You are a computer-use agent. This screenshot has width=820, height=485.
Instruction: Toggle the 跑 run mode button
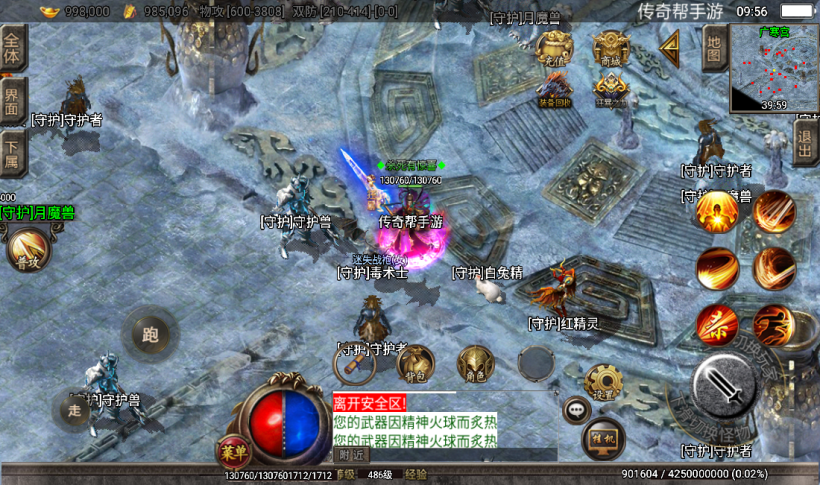(151, 334)
